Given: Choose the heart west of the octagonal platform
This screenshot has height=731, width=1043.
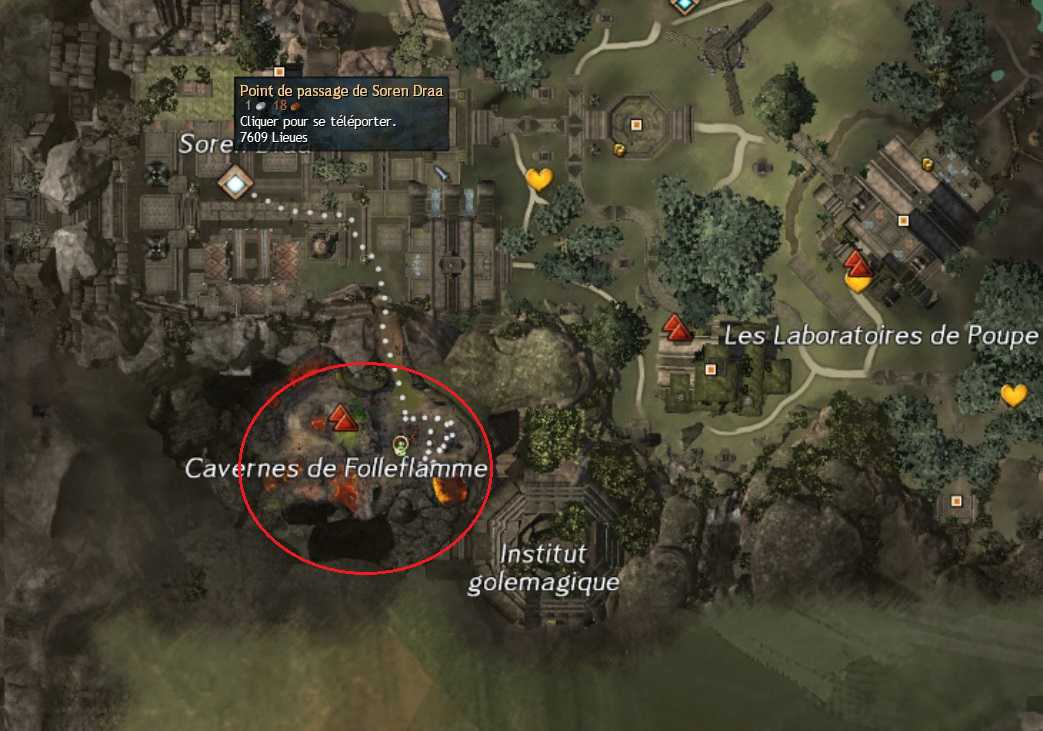Looking at the screenshot, I should pyautogui.click(x=539, y=180).
